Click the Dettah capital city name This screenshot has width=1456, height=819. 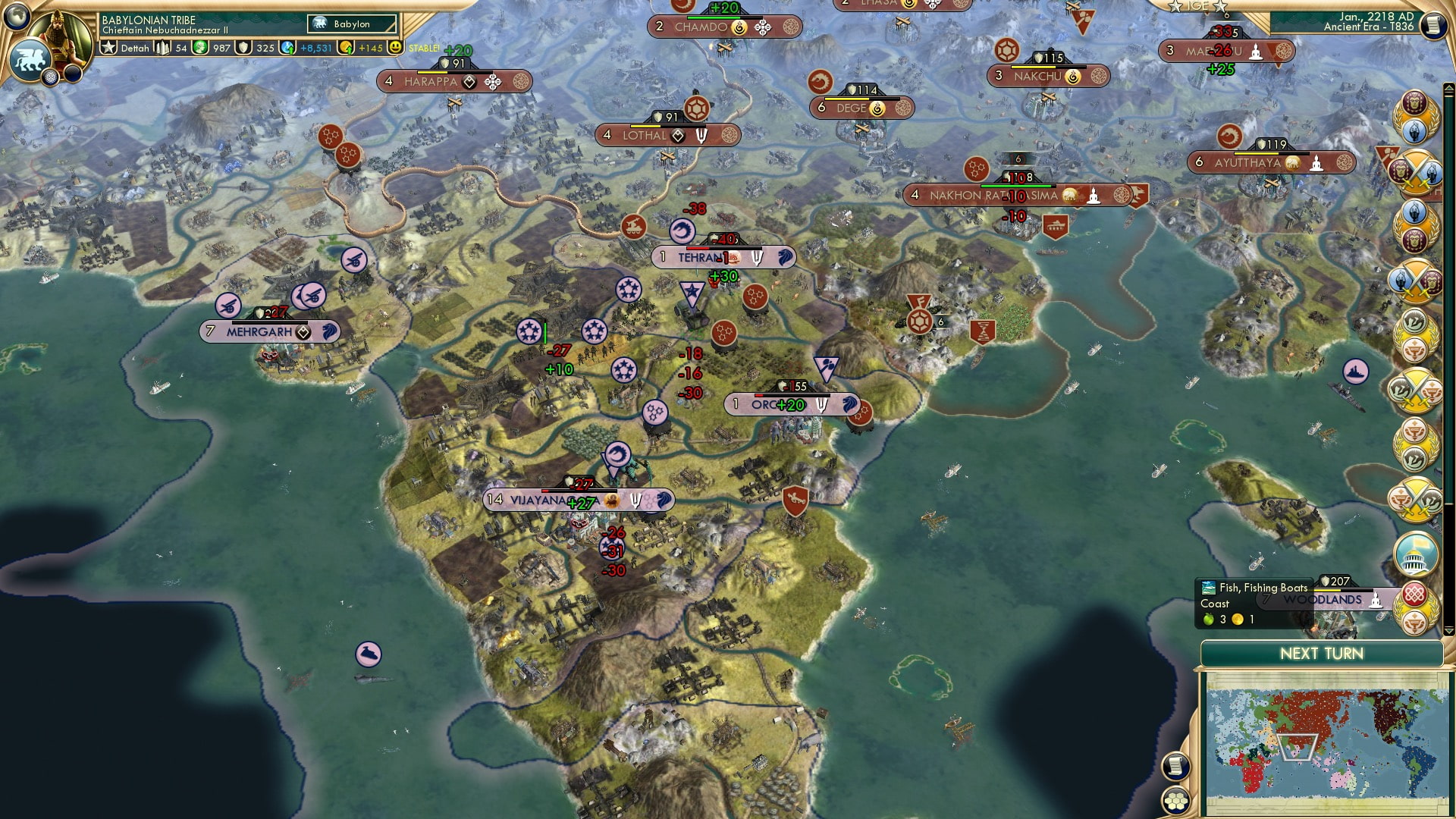tap(134, 49)
